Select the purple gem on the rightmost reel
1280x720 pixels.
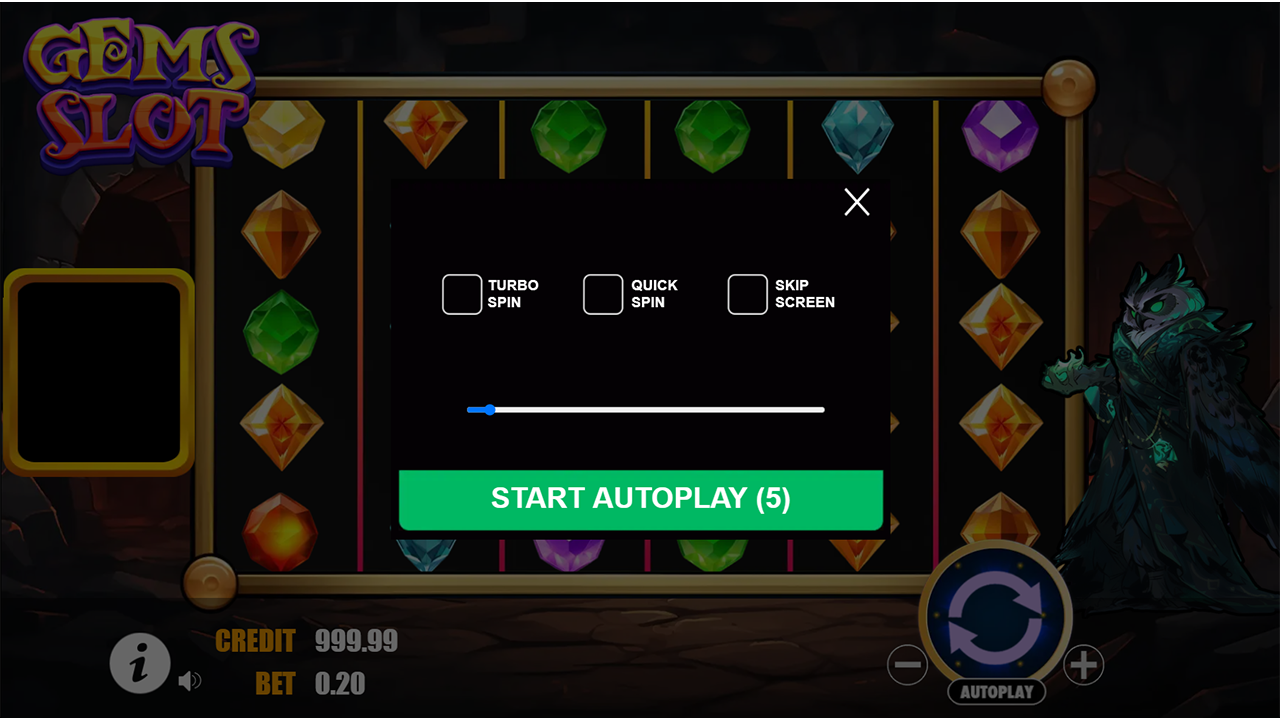pyautogui.click(x=1000, y=131)
